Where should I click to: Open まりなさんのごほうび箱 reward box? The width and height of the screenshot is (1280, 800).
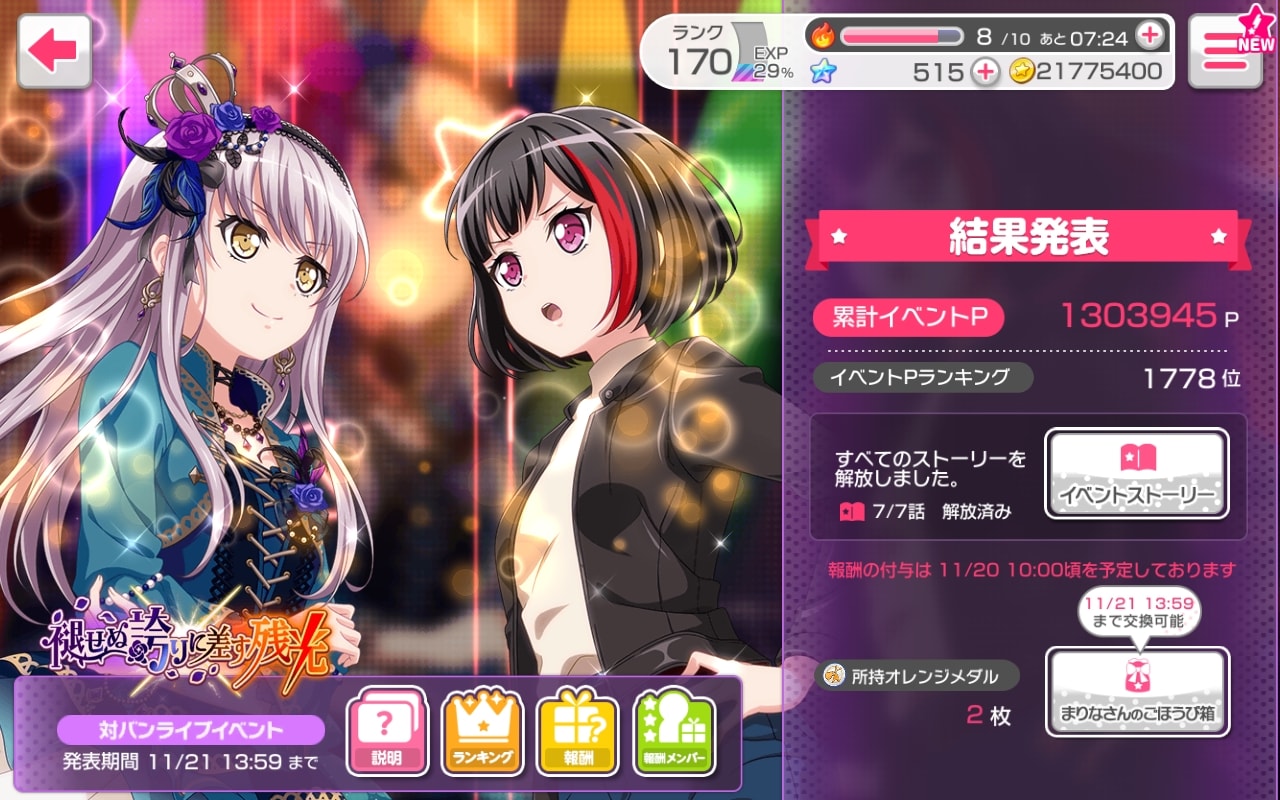pyautogui.click(x=1137, y=692)
